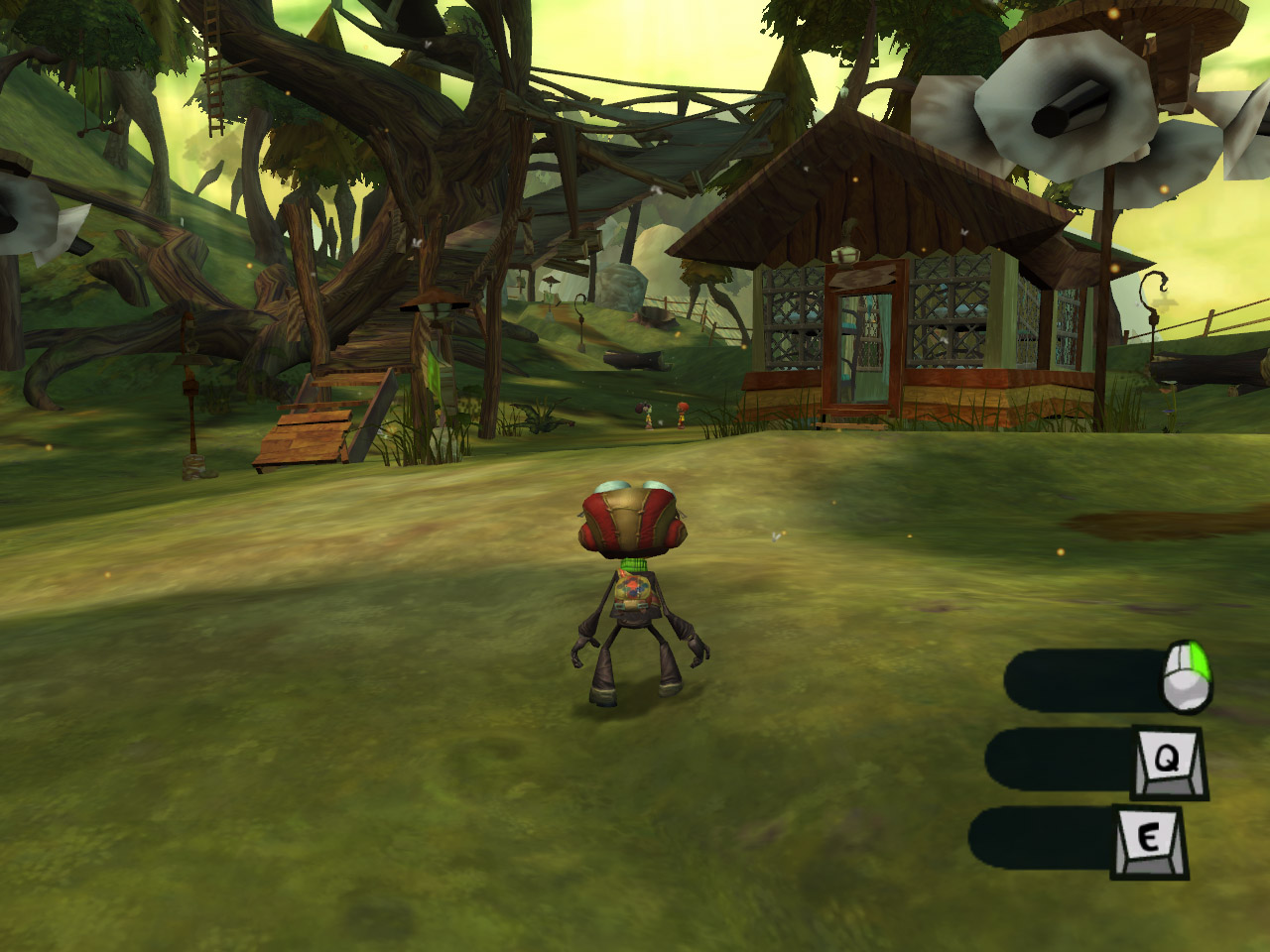Click the fallen log on the hillside
The image size is (1270, 952).
[x=635, y=360]
